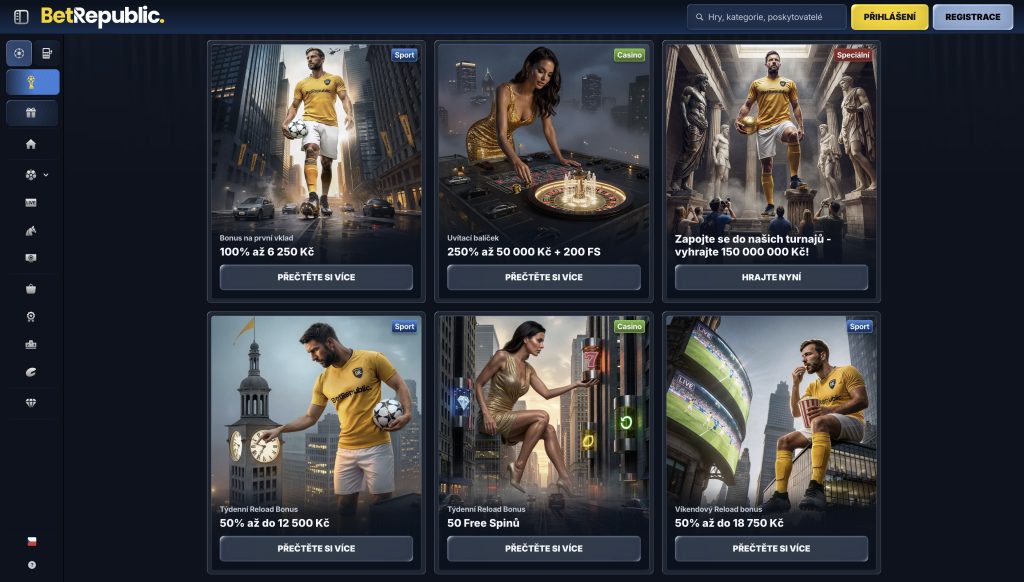1024x582 pixels.
Task: Switch to the casino slot machine tab
Action: (x=47, y=53)
